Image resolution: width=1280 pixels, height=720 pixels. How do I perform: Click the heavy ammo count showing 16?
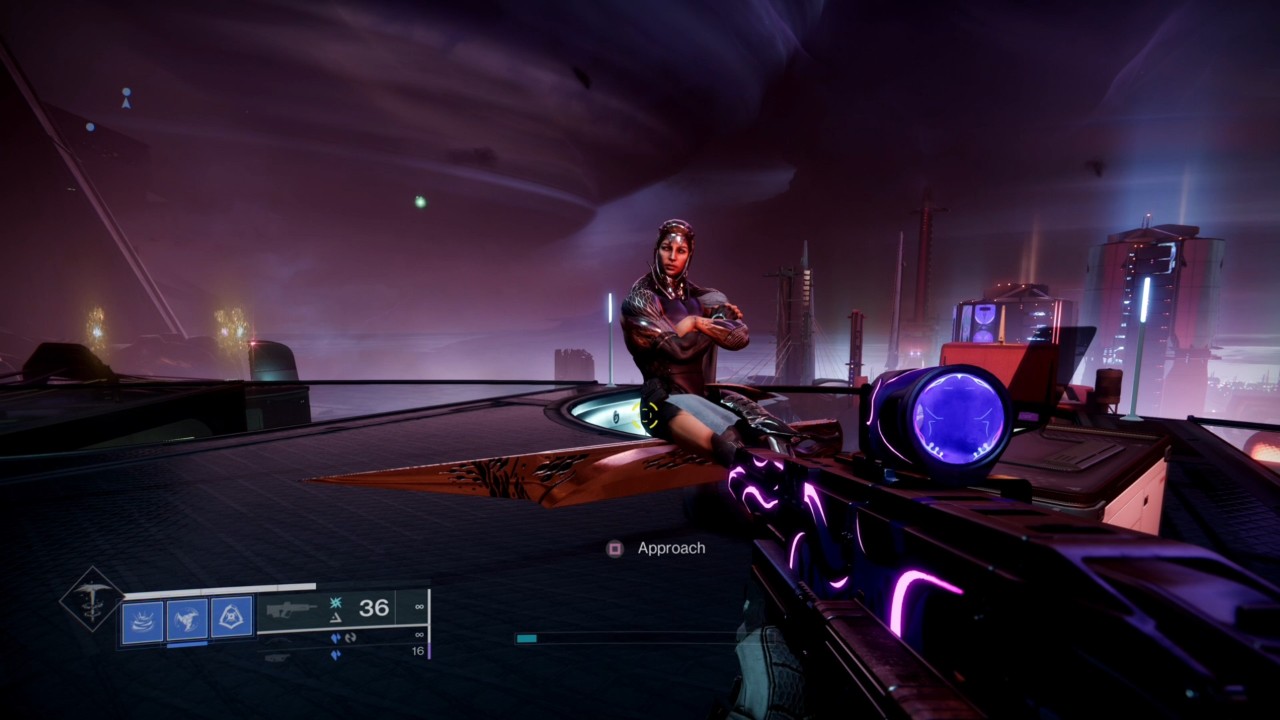coord(419,652)
